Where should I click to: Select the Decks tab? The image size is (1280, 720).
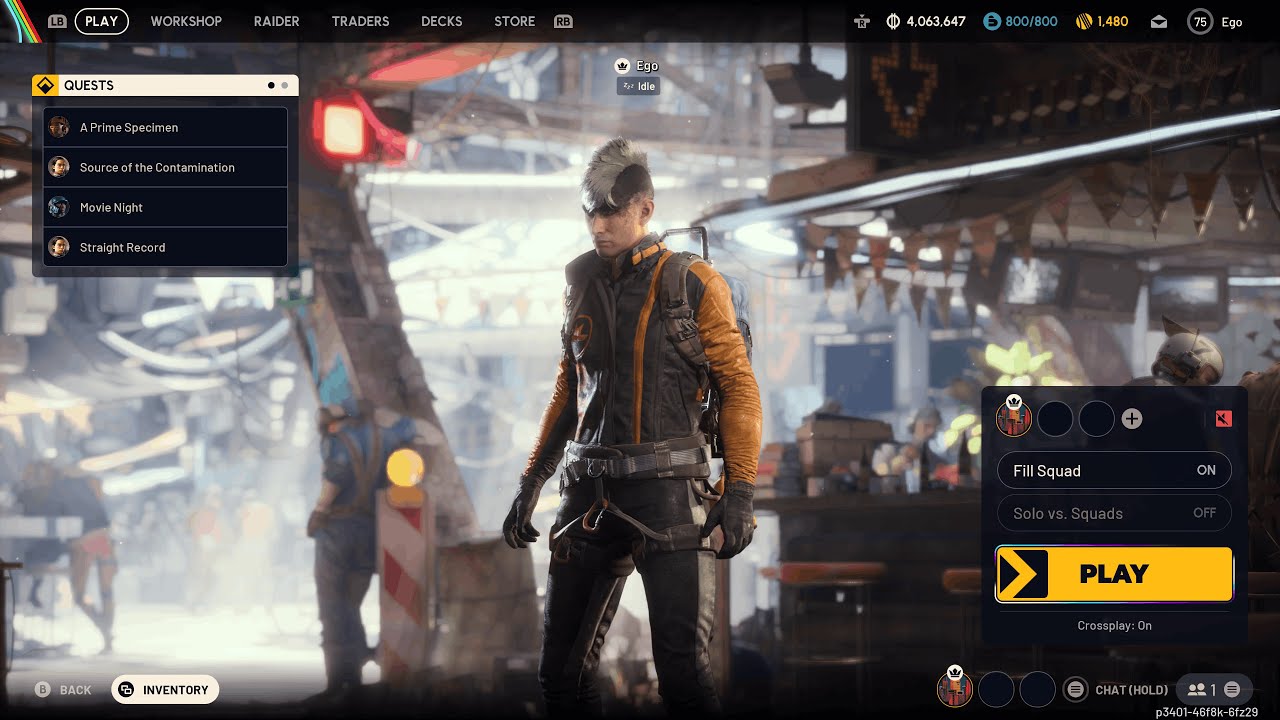click(442, 21)
